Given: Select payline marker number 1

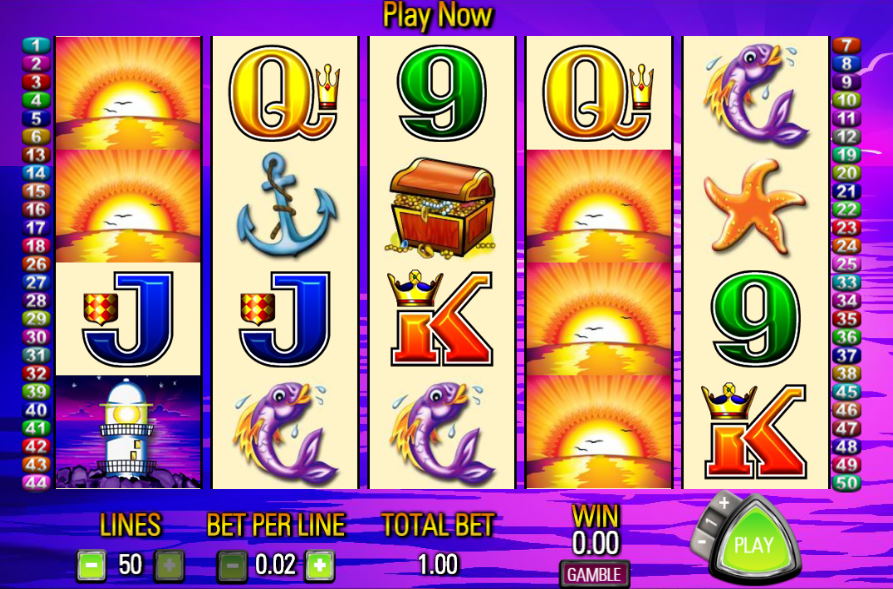Looking at the screenshot, I should (36, 46).
